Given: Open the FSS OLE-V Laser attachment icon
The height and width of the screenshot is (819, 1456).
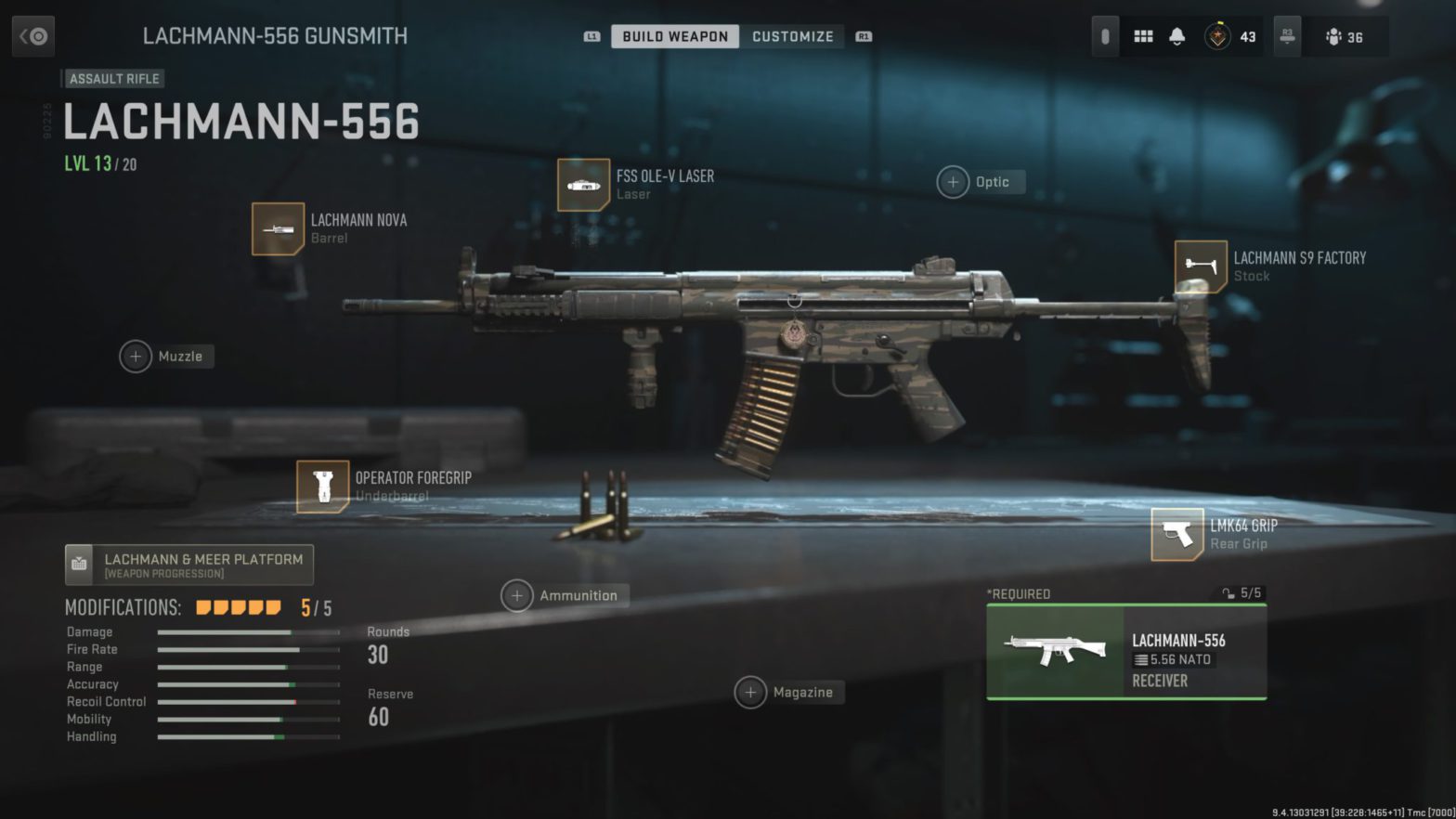Looking at the screenshot, I should [583, 184].
